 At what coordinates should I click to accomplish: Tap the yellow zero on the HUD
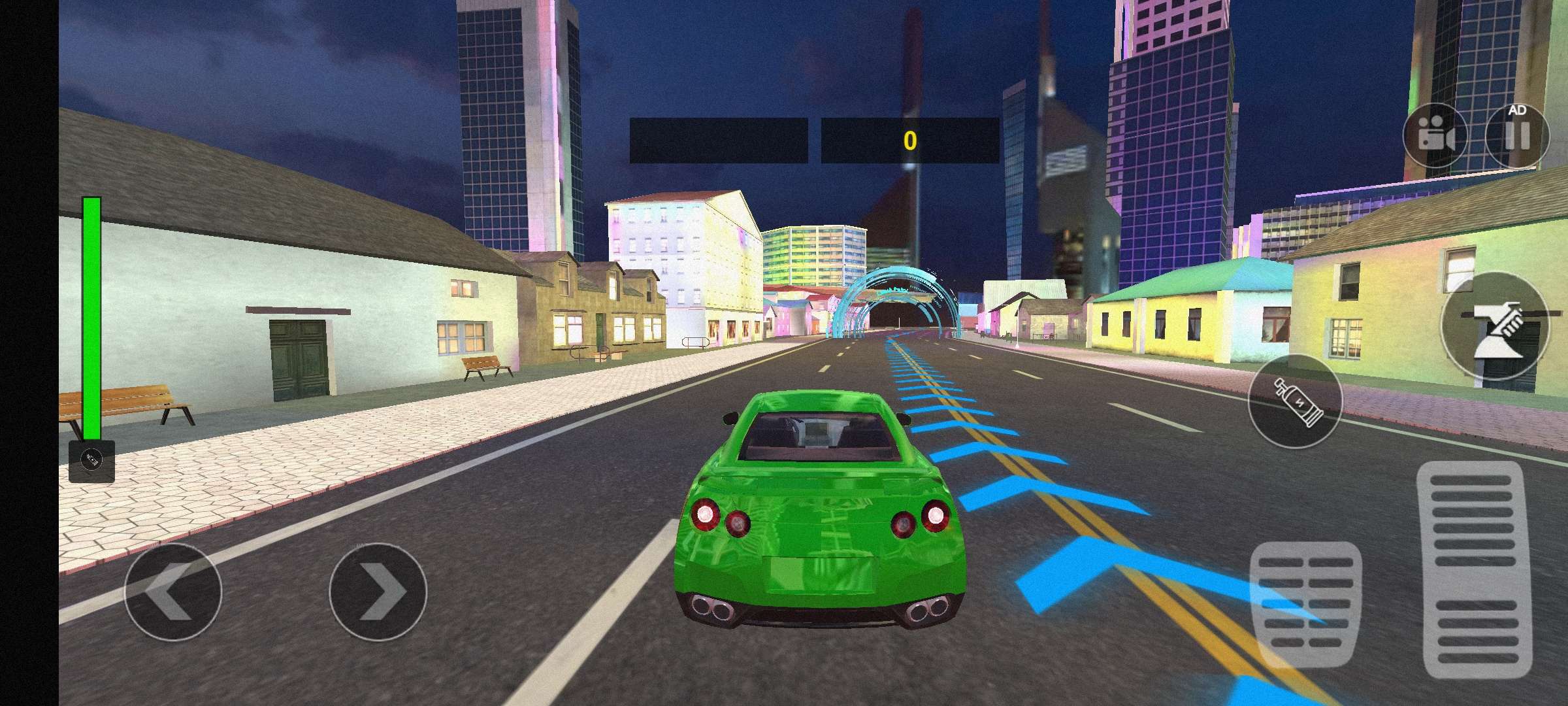pyautogui.click(x=909, y=139)
